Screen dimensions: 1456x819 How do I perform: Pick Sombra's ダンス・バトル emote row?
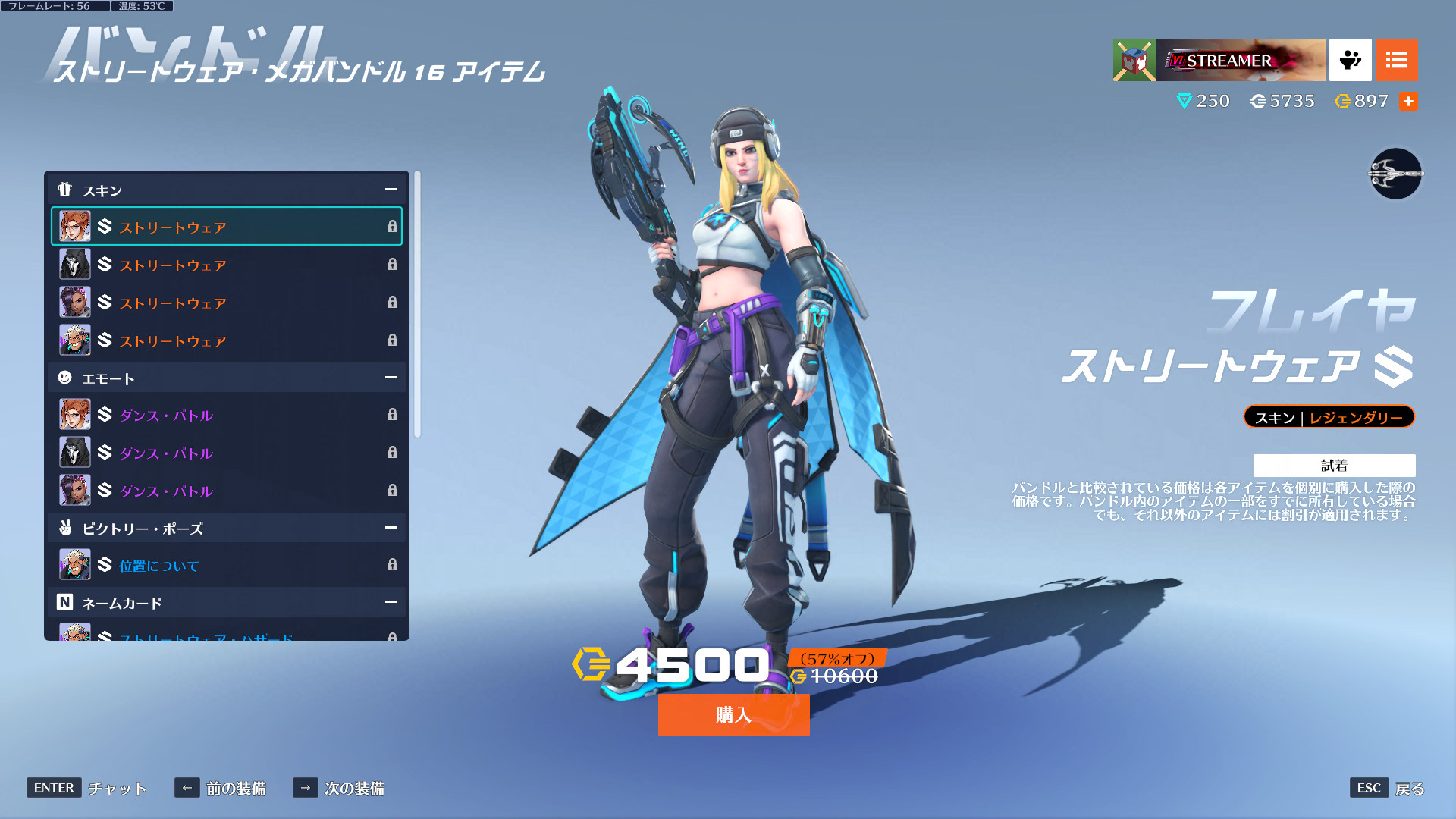click(226, 491)
